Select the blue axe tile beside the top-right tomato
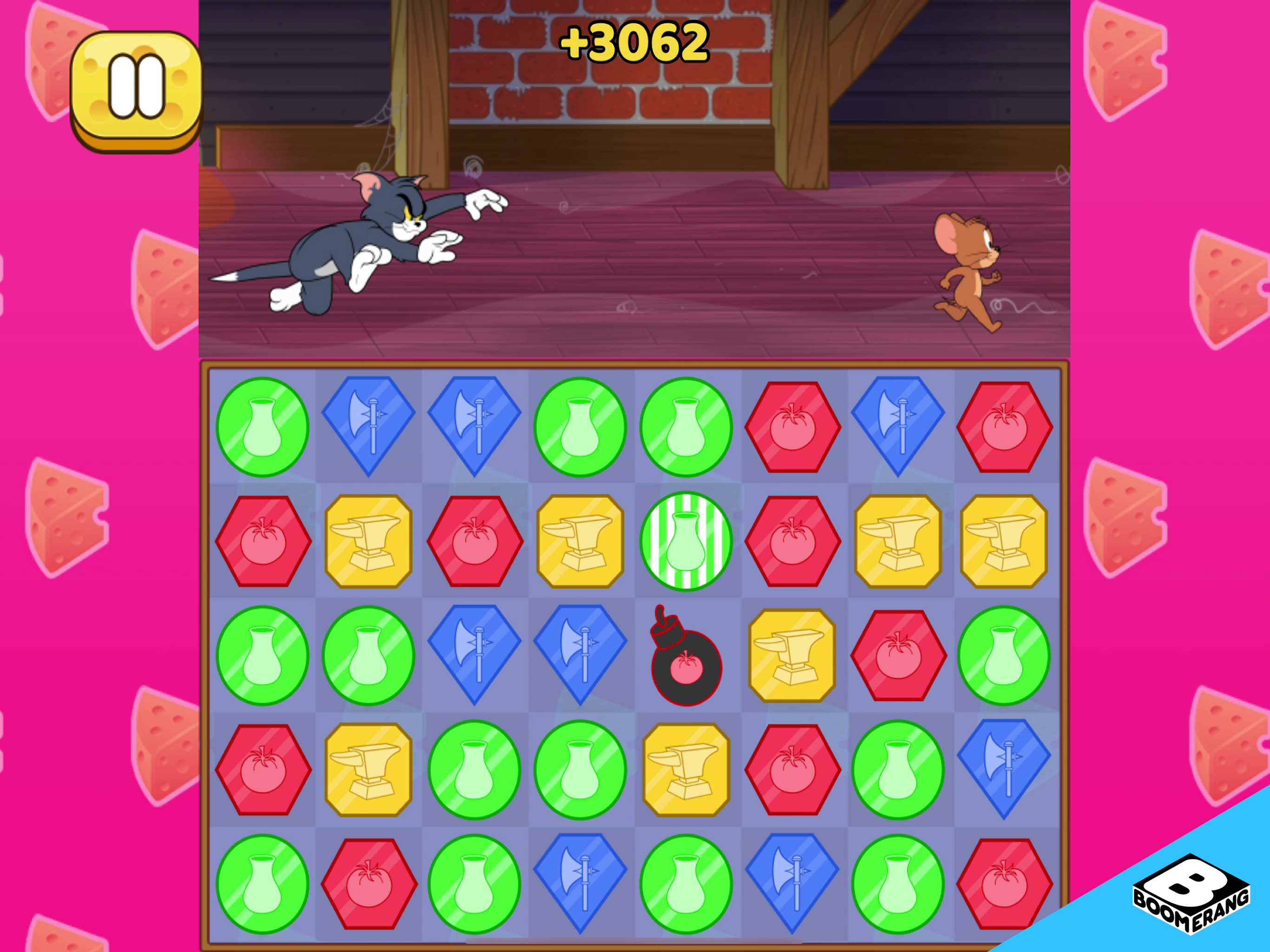Image resolution: width=1270 pixels, height=952 pixels. 899,428
